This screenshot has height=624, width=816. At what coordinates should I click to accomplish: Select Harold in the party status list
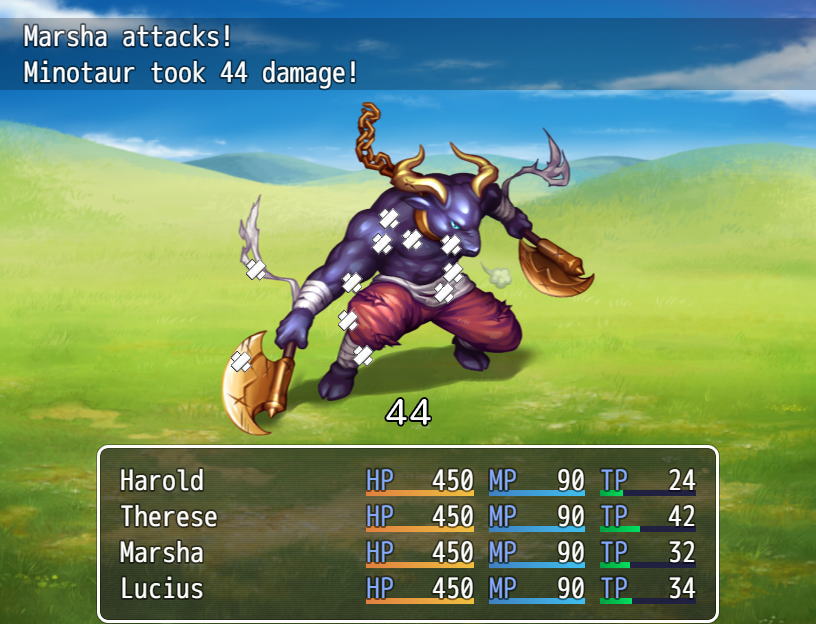[x=162, y=481]
